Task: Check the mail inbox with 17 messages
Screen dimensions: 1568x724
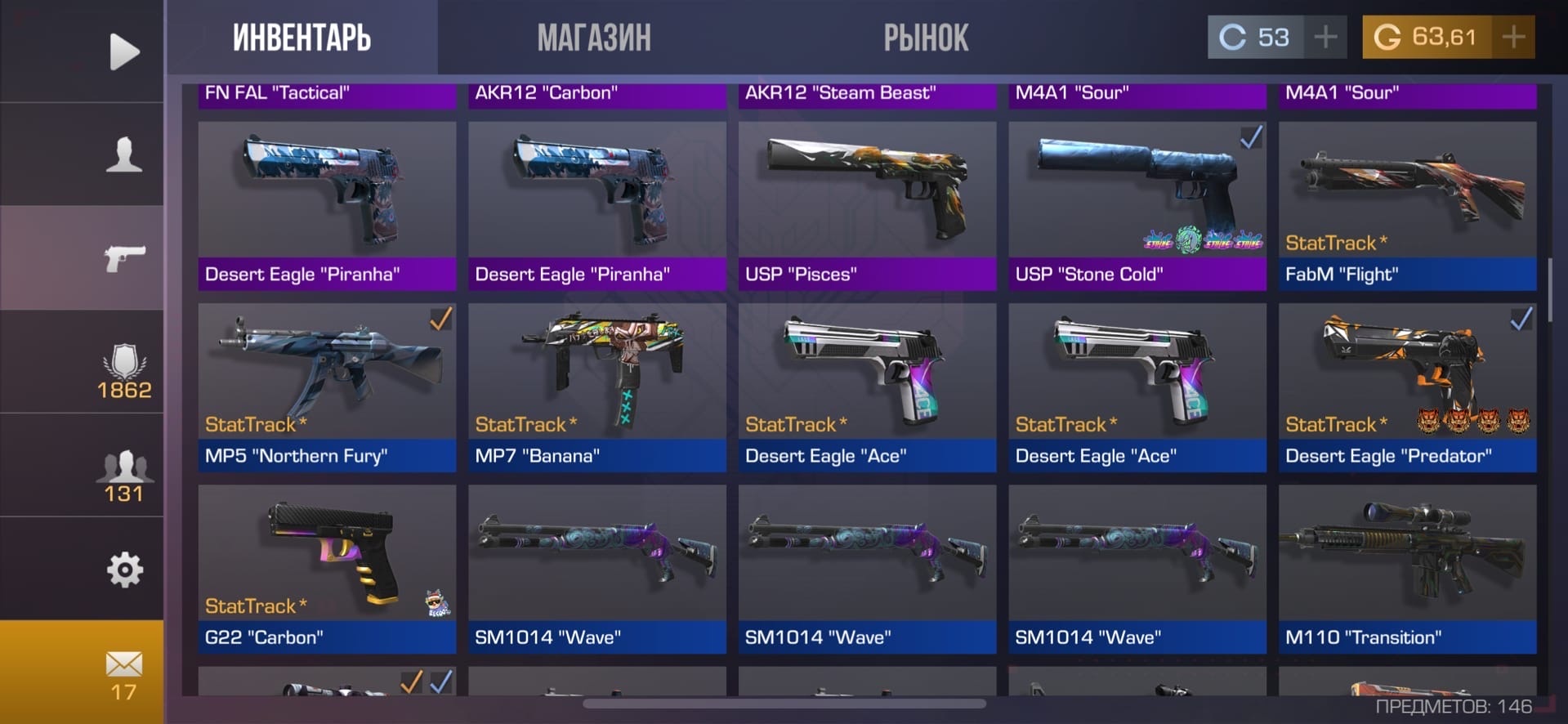Action: point(124,673)
